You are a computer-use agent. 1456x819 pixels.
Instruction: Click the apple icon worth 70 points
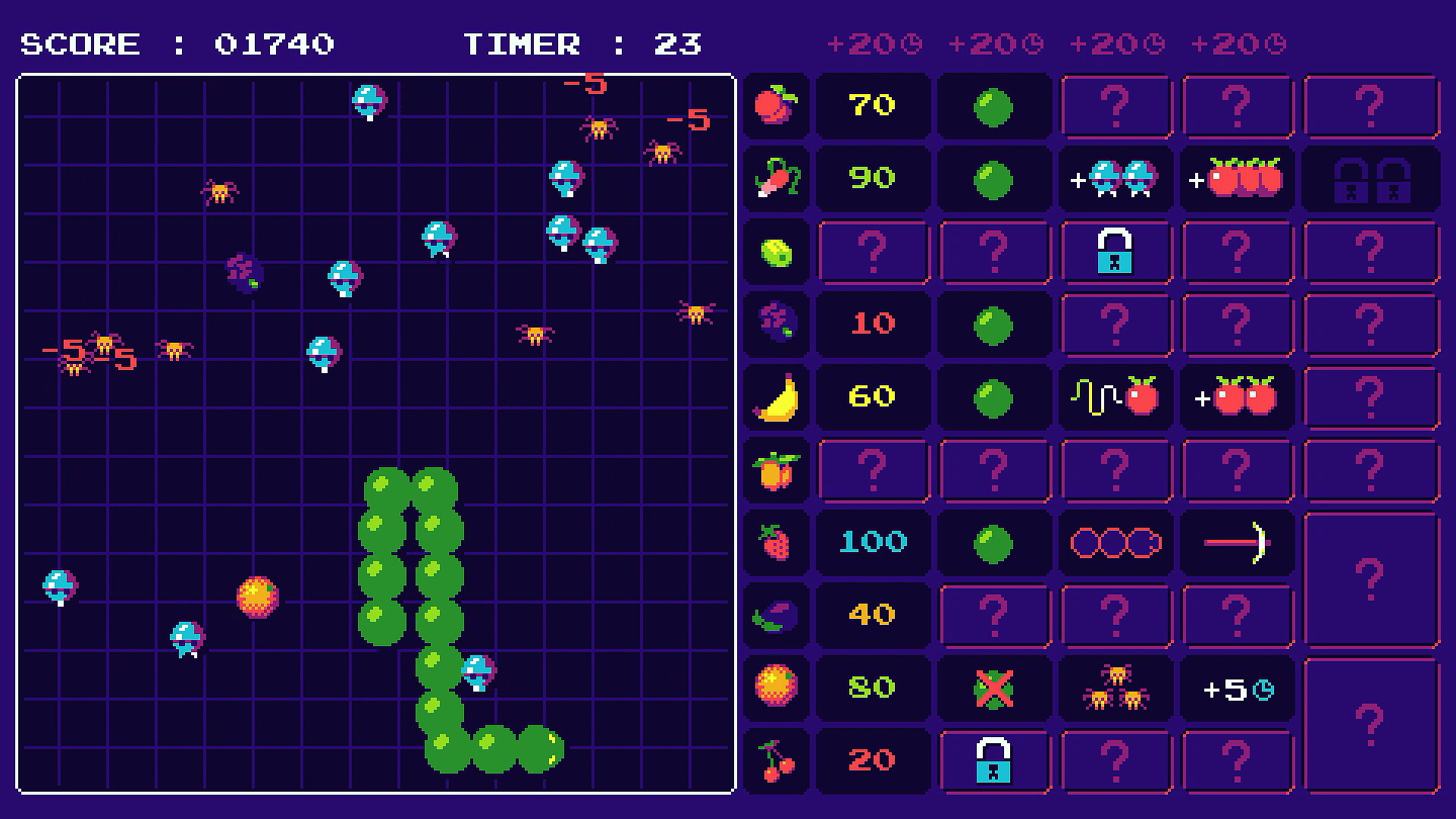776,106
